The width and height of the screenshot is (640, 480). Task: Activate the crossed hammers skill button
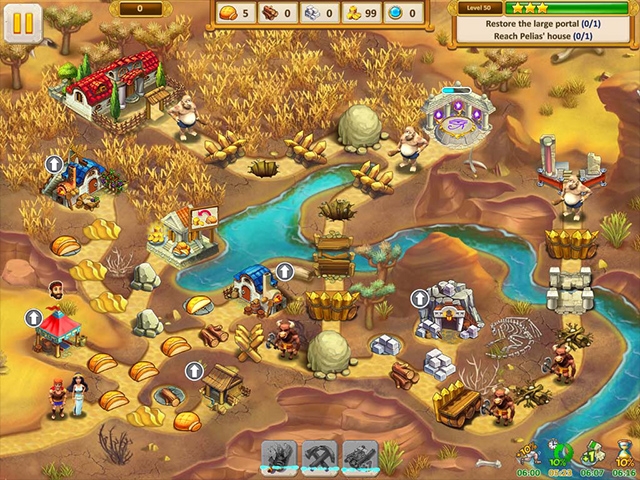click(x=320, y=456)
